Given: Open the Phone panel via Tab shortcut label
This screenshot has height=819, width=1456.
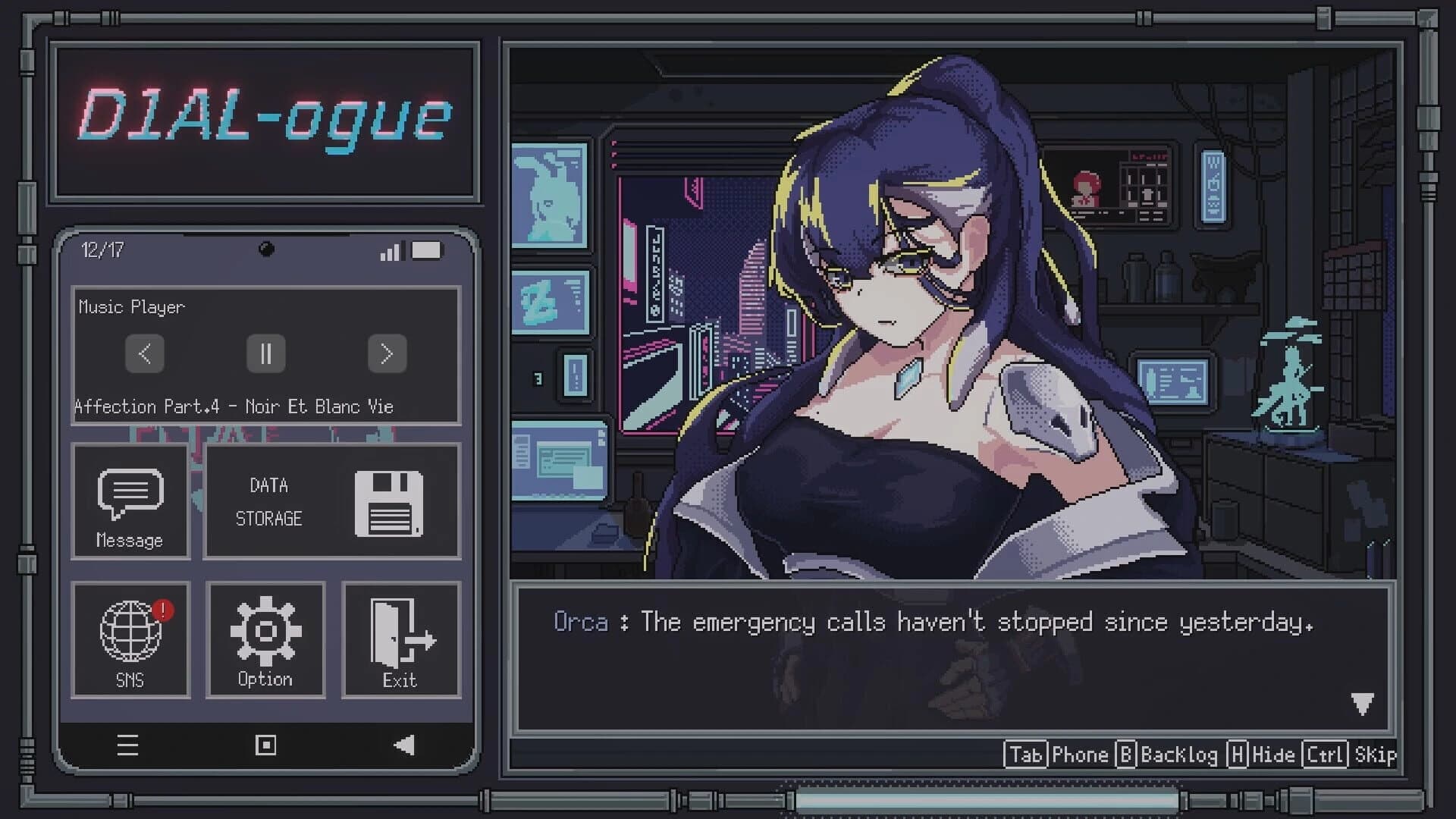Looking at the screenshot, I should click(1025, 755).
